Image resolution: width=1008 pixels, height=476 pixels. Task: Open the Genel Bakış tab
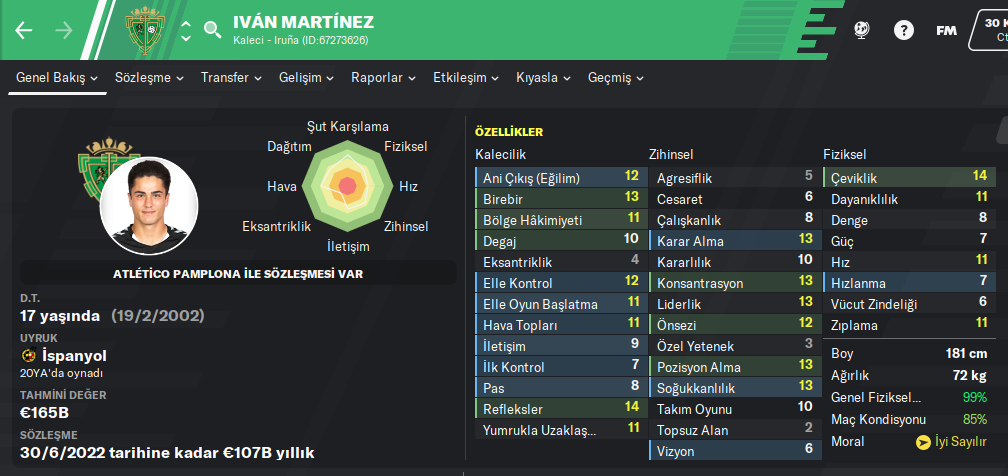56,77
